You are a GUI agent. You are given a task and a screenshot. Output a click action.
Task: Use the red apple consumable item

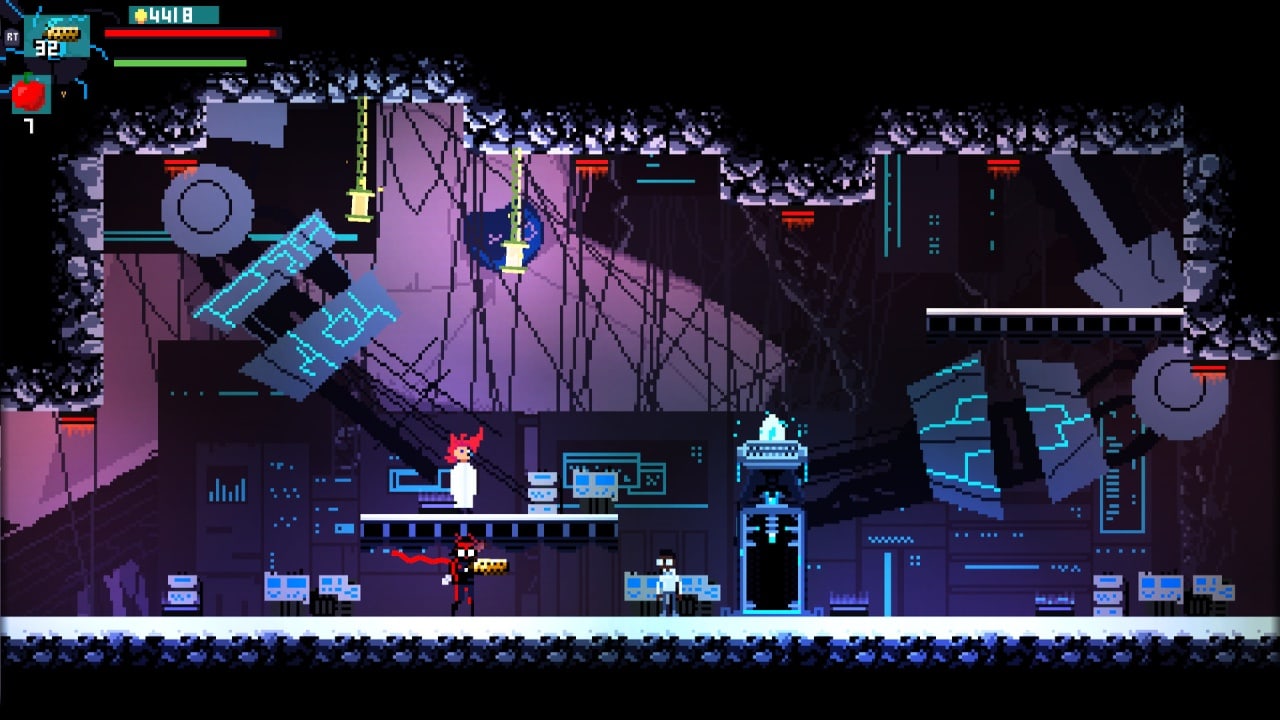tap(29, 94)
